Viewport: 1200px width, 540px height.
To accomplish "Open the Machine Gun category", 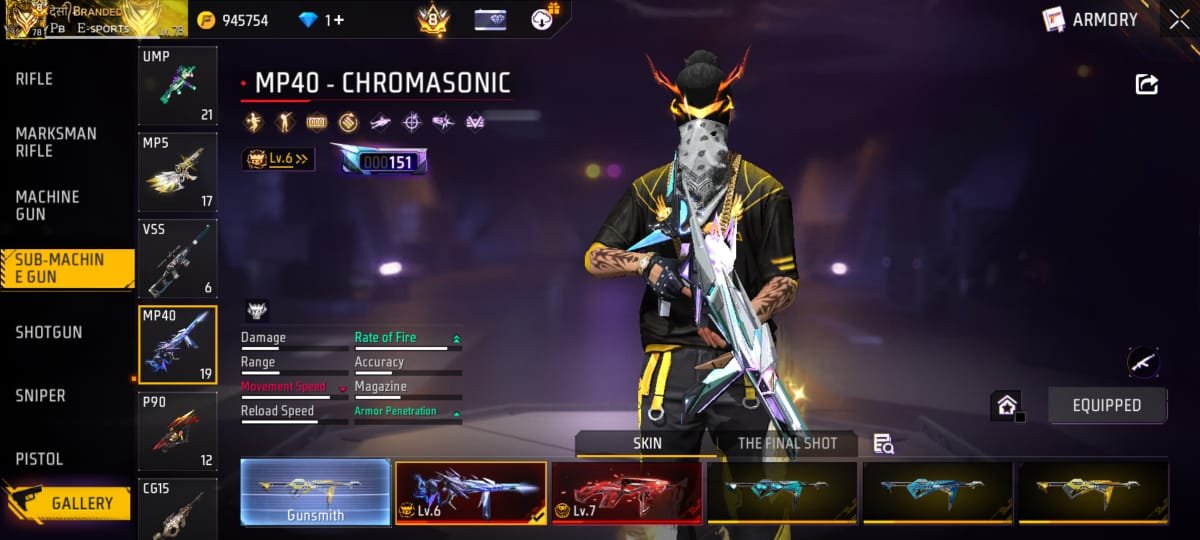I will click(x=47, y=206).
